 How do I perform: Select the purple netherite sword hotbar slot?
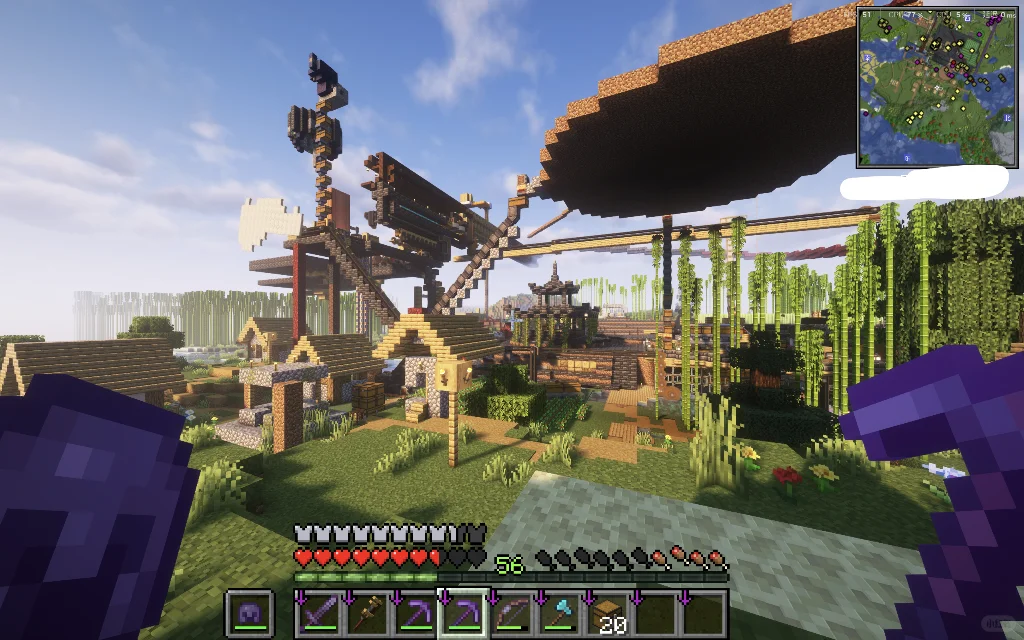(318, 613)
